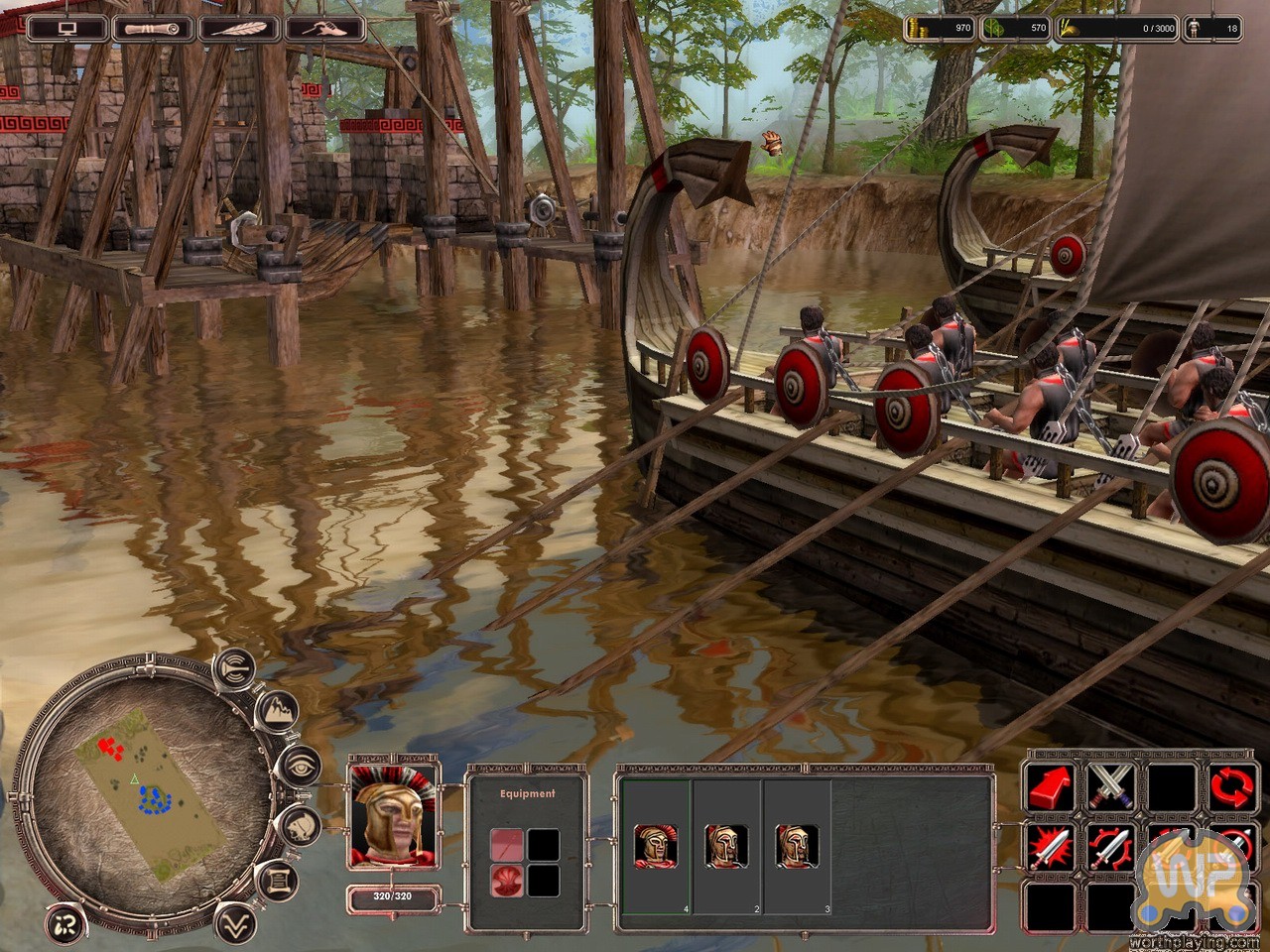Open the computer monitor menu button
This screenshot has width=1270, height=952.
pyautogui.click(x=66, y=28)
